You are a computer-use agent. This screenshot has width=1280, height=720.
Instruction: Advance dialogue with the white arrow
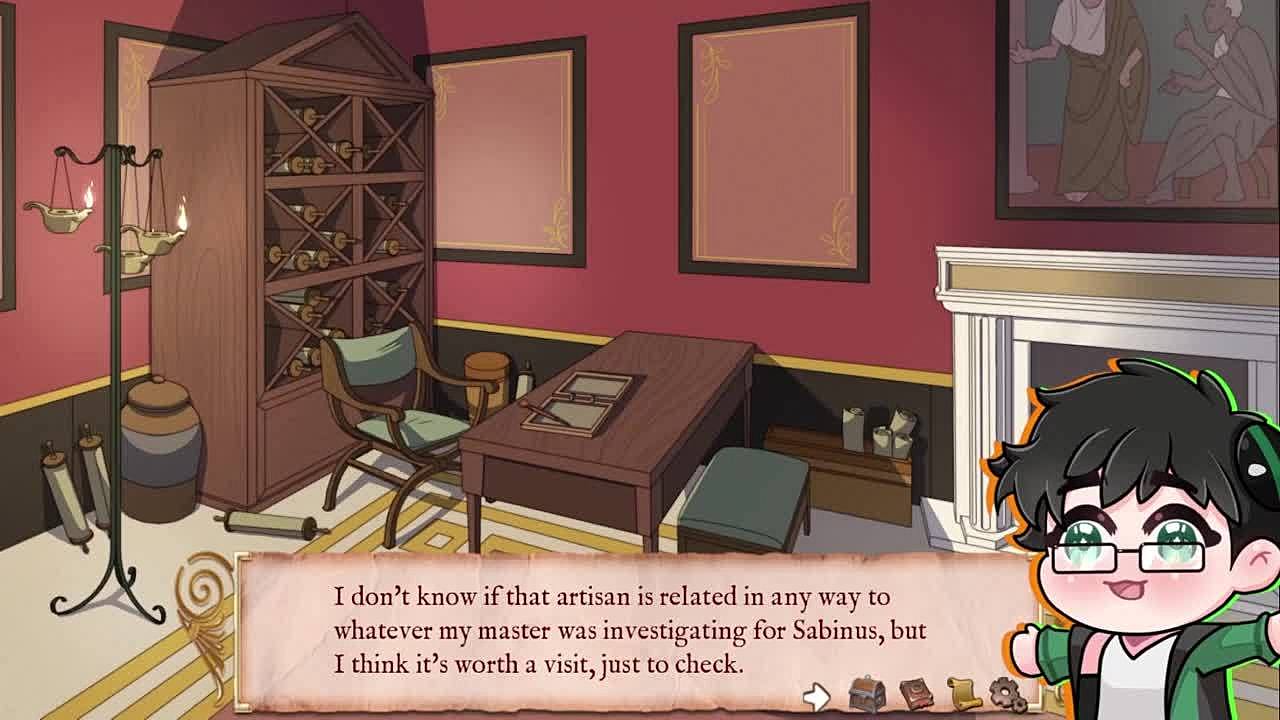(x=816, y=696)
